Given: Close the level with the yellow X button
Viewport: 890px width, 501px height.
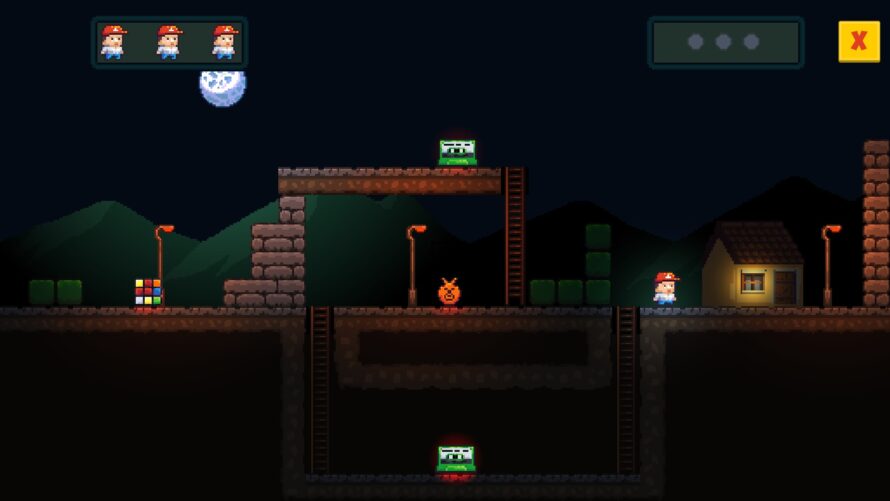Looking at the screenshot, I should (858, 42).
